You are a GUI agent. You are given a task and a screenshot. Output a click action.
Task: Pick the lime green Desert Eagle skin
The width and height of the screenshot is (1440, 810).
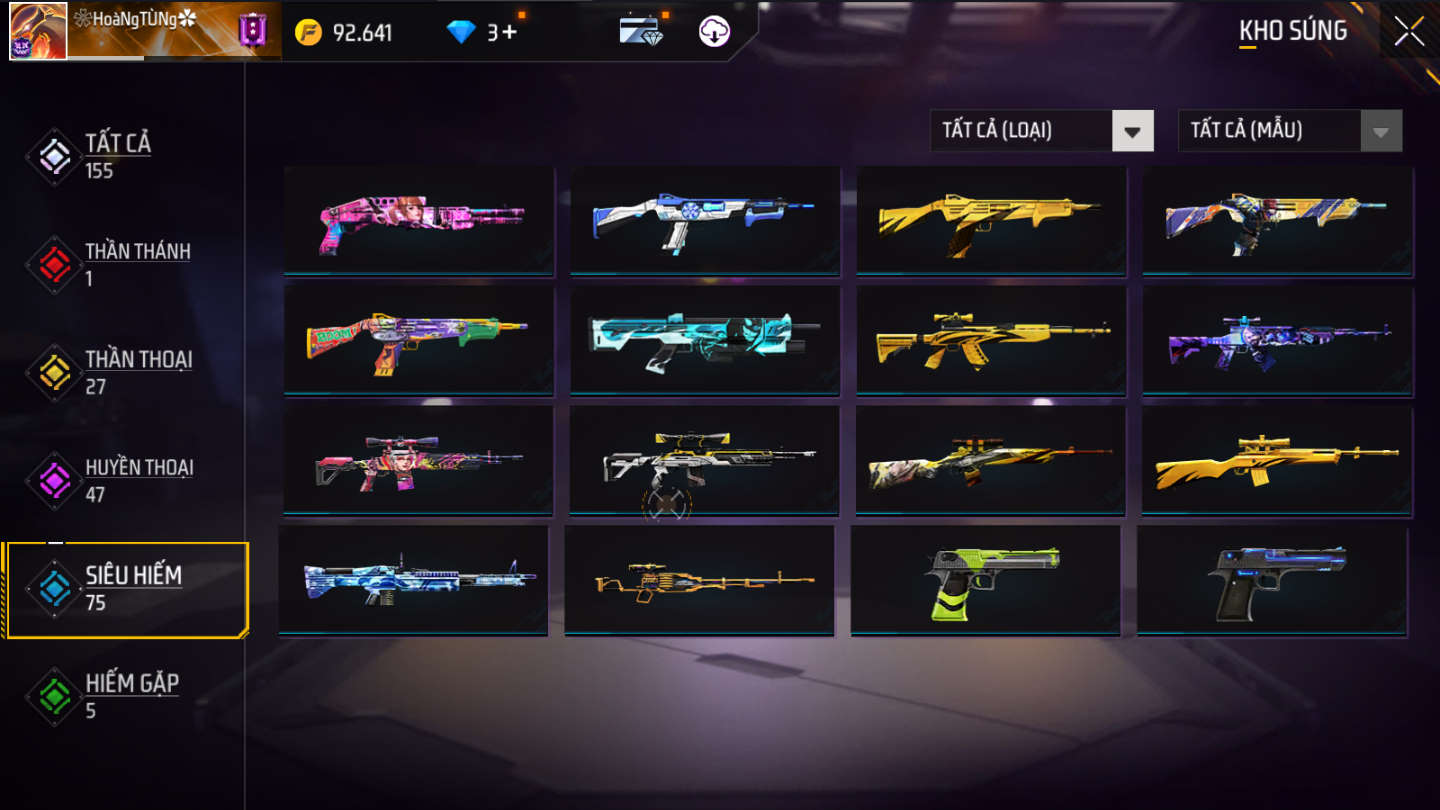tap(985, 580)
